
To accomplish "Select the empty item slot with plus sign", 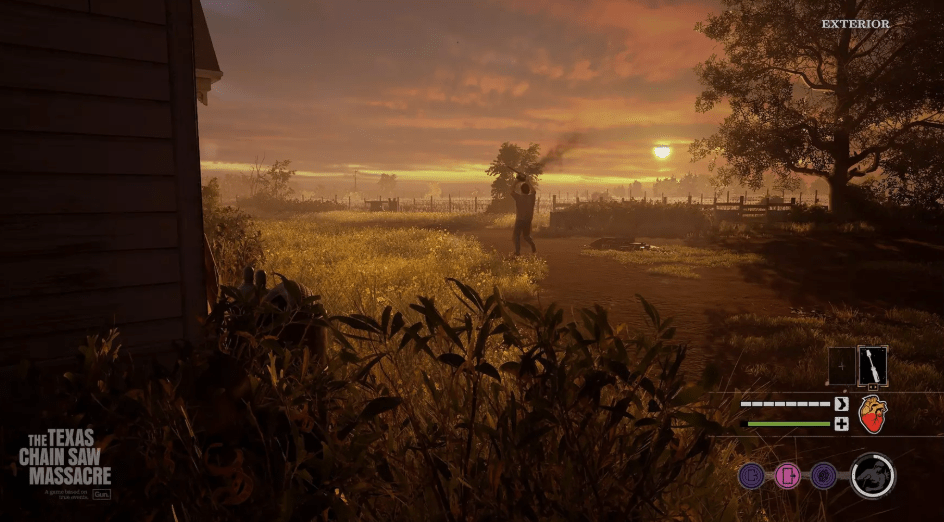I will pos(841,366).
